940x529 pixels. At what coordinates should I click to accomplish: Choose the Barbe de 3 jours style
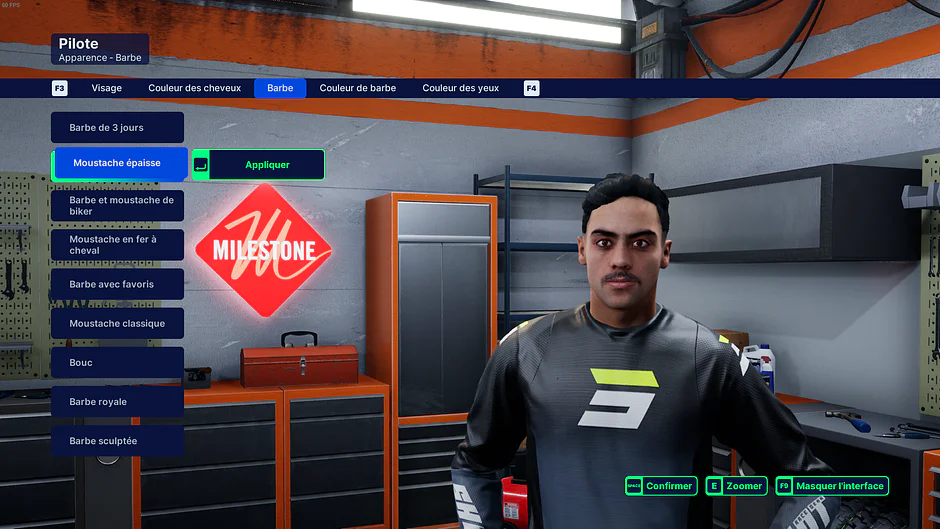coord(118,128)
